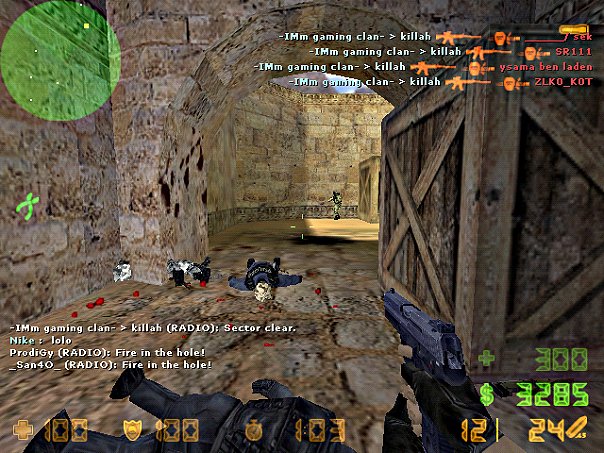Viewport: 604px width, 453px height.
Task: Select the ZLK0_KOT kill feed entry
Action: 440,81
